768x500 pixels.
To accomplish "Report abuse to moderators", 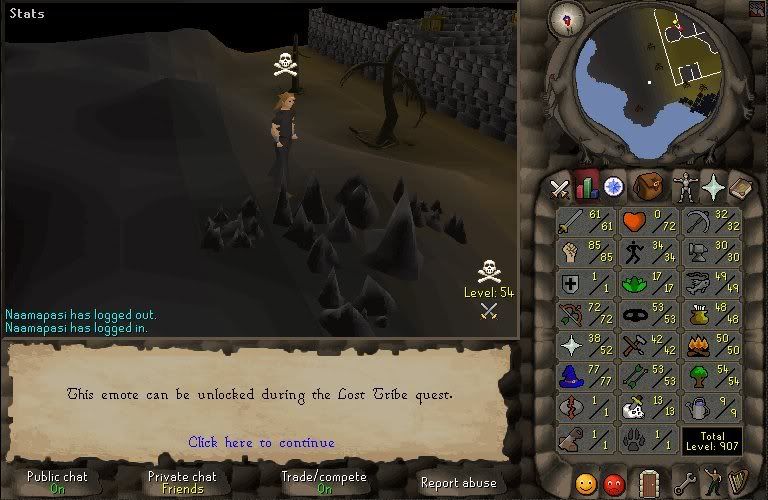I will pos(460,482).
